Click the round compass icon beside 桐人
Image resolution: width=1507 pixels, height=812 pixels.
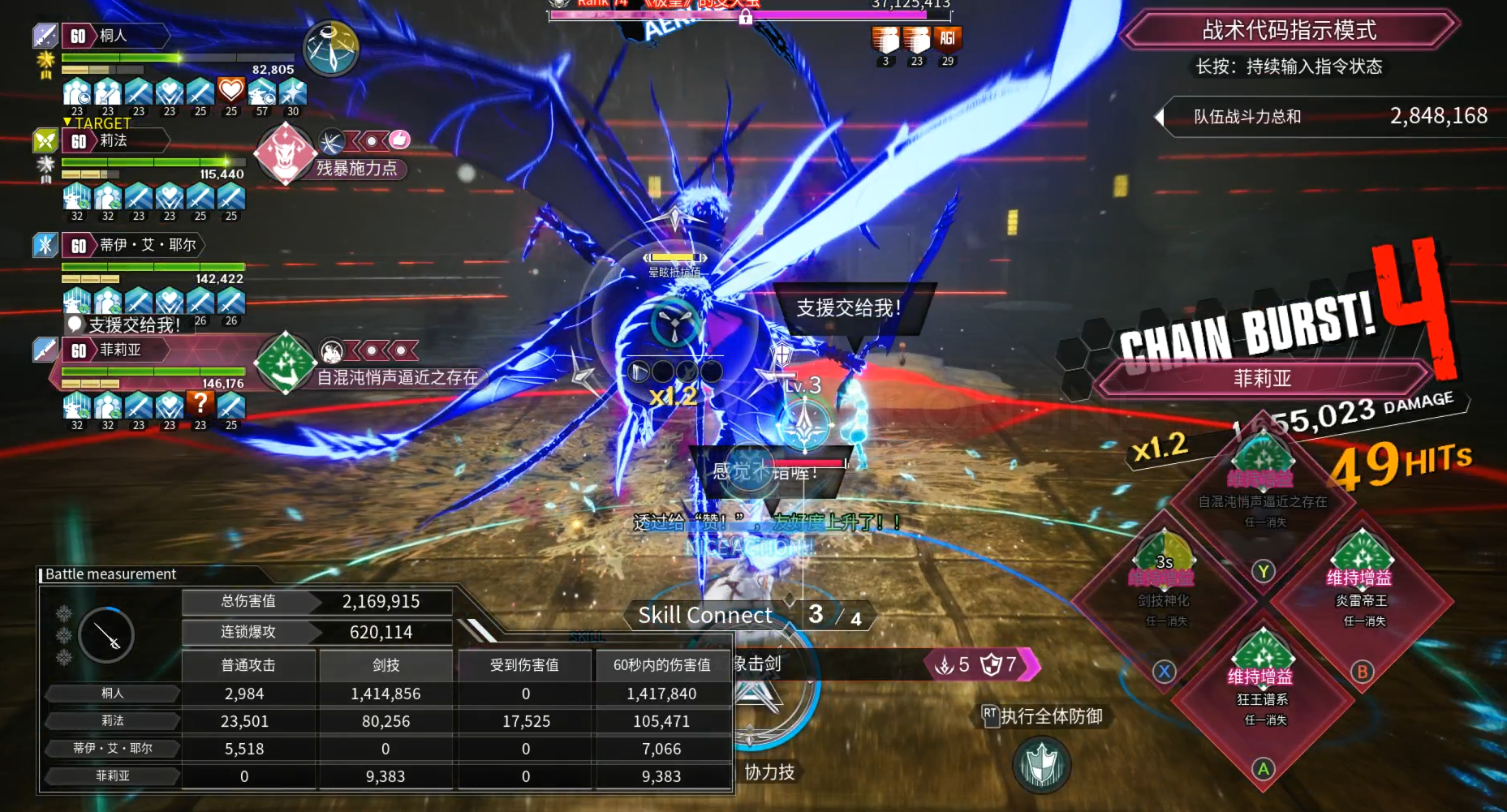click(x=330, y=49)
